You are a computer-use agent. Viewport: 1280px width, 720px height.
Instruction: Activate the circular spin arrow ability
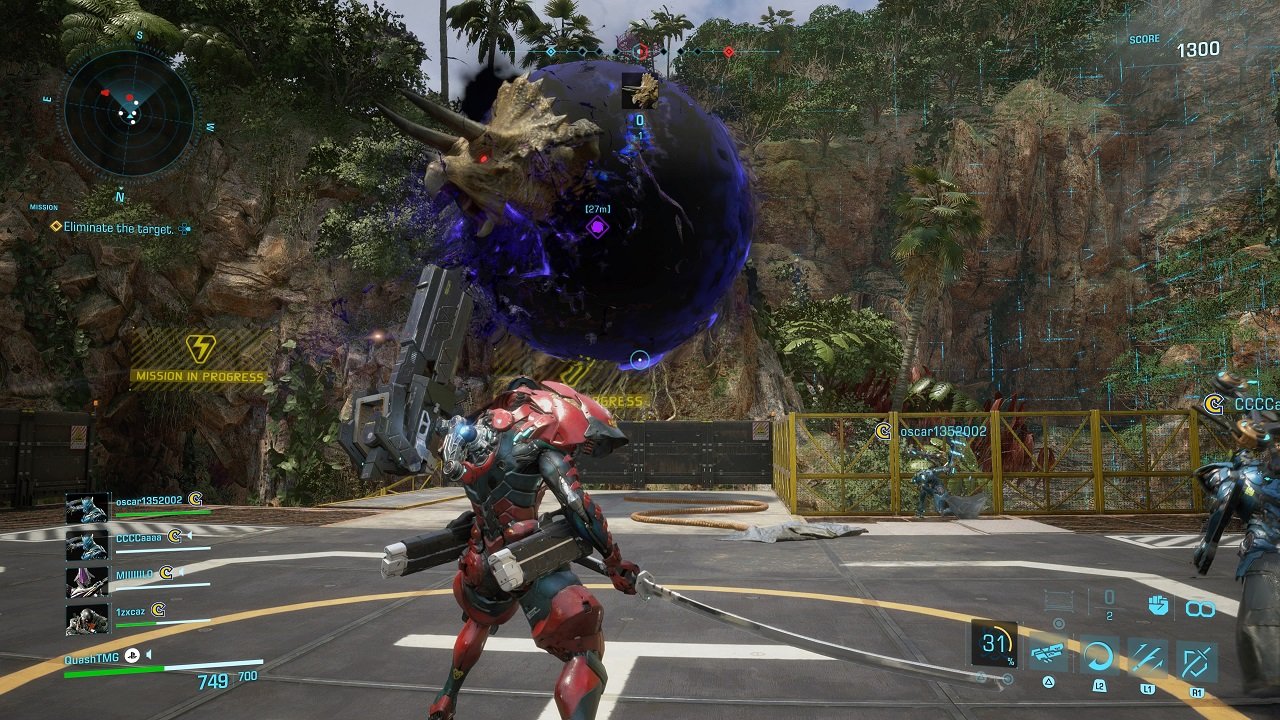(1099, 656)
